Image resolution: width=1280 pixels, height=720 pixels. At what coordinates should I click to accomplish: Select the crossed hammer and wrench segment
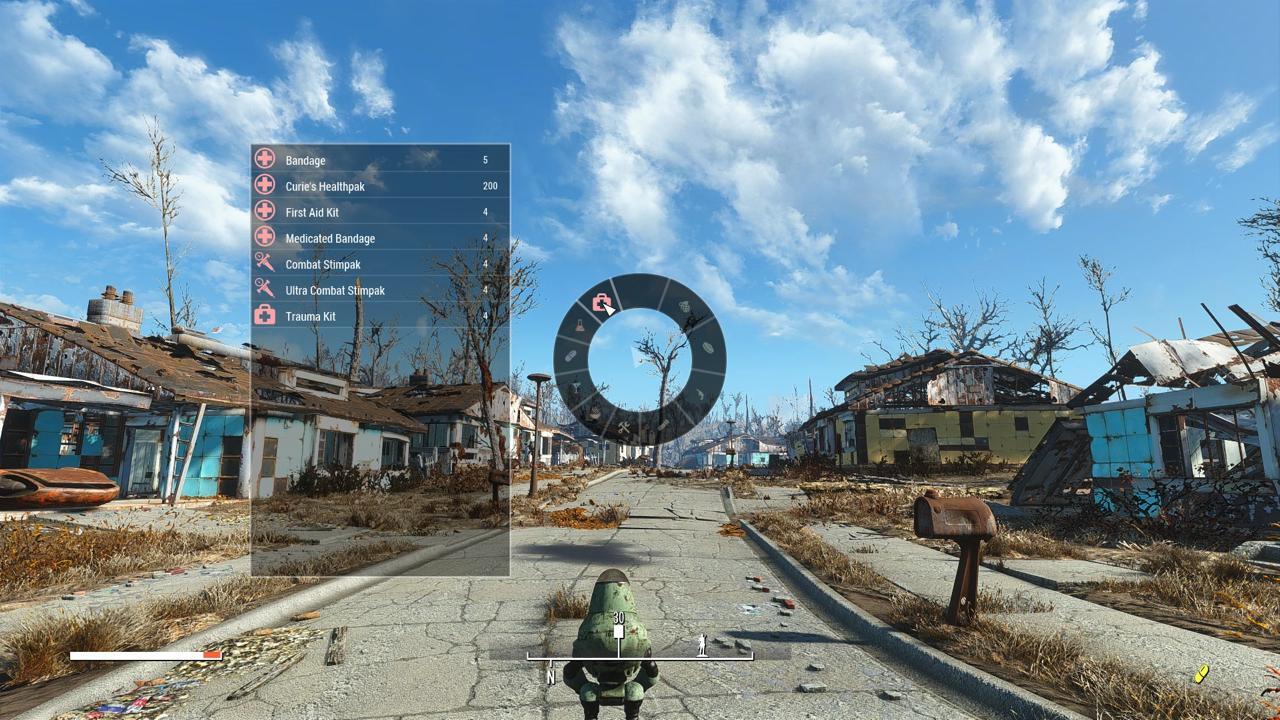[624, 428]
